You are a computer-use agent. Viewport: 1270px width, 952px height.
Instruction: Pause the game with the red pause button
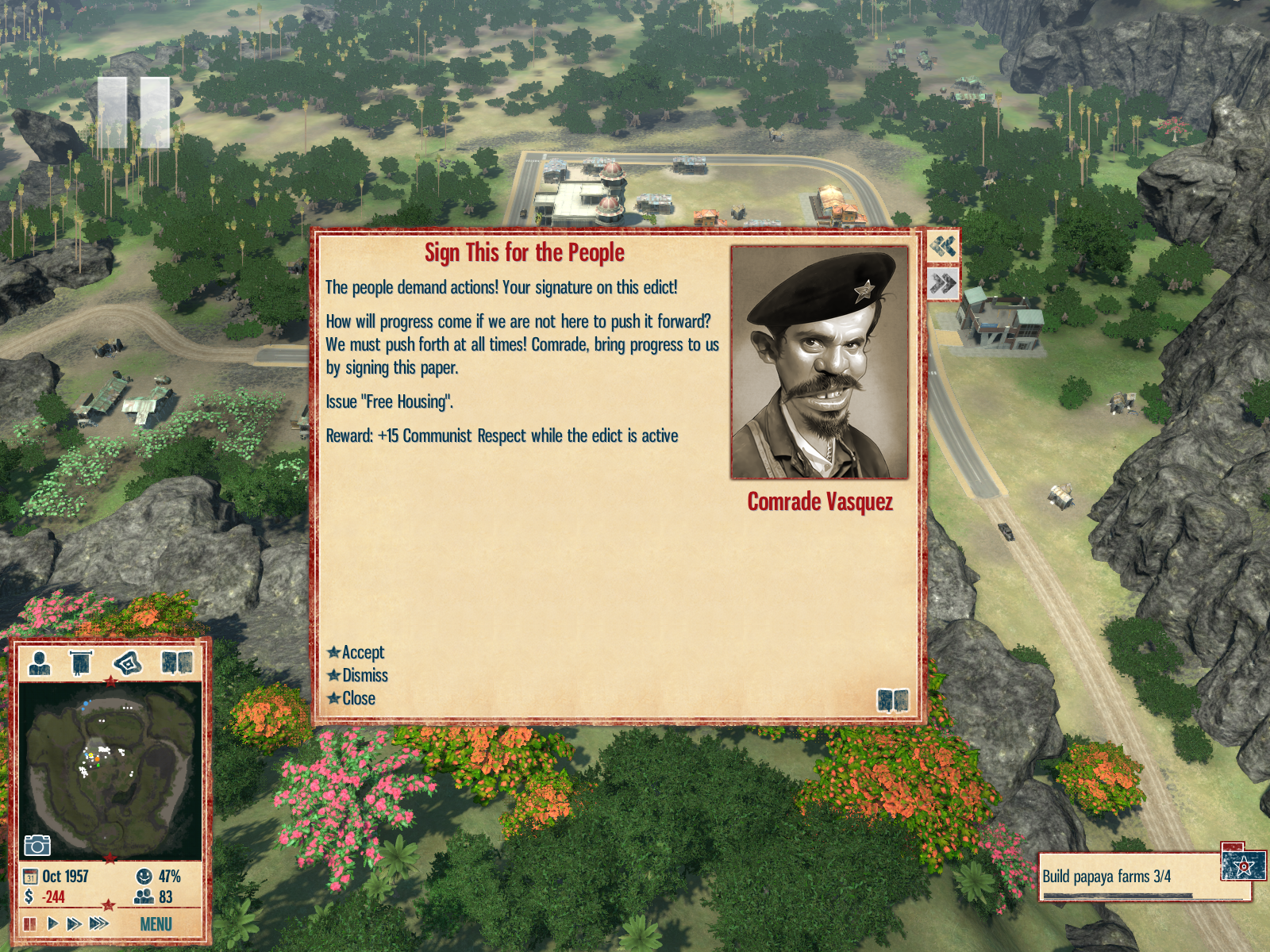pyautogui.click(x=30, y=923)
